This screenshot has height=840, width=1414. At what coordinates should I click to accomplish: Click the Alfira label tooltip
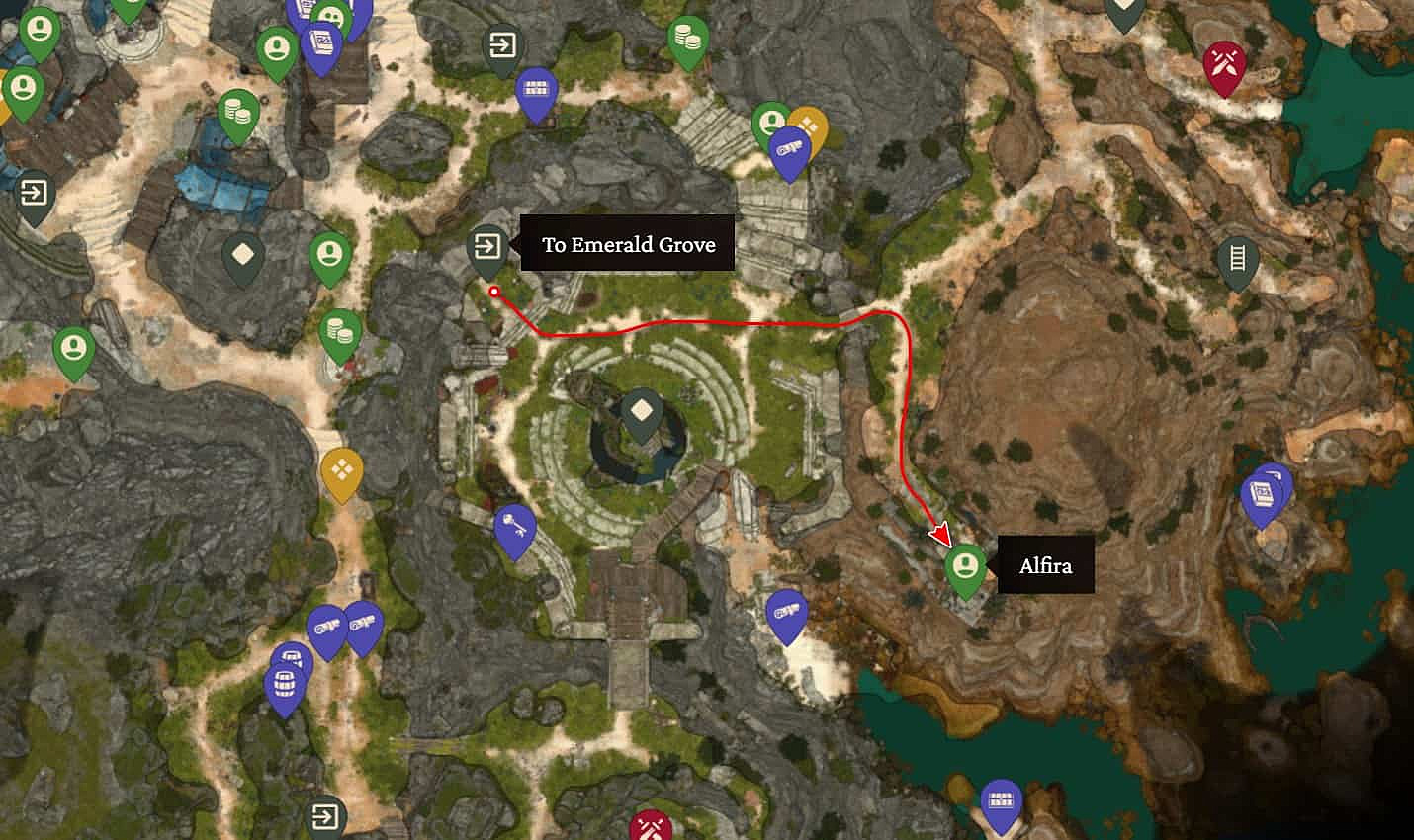click(x=1045, y=565)
